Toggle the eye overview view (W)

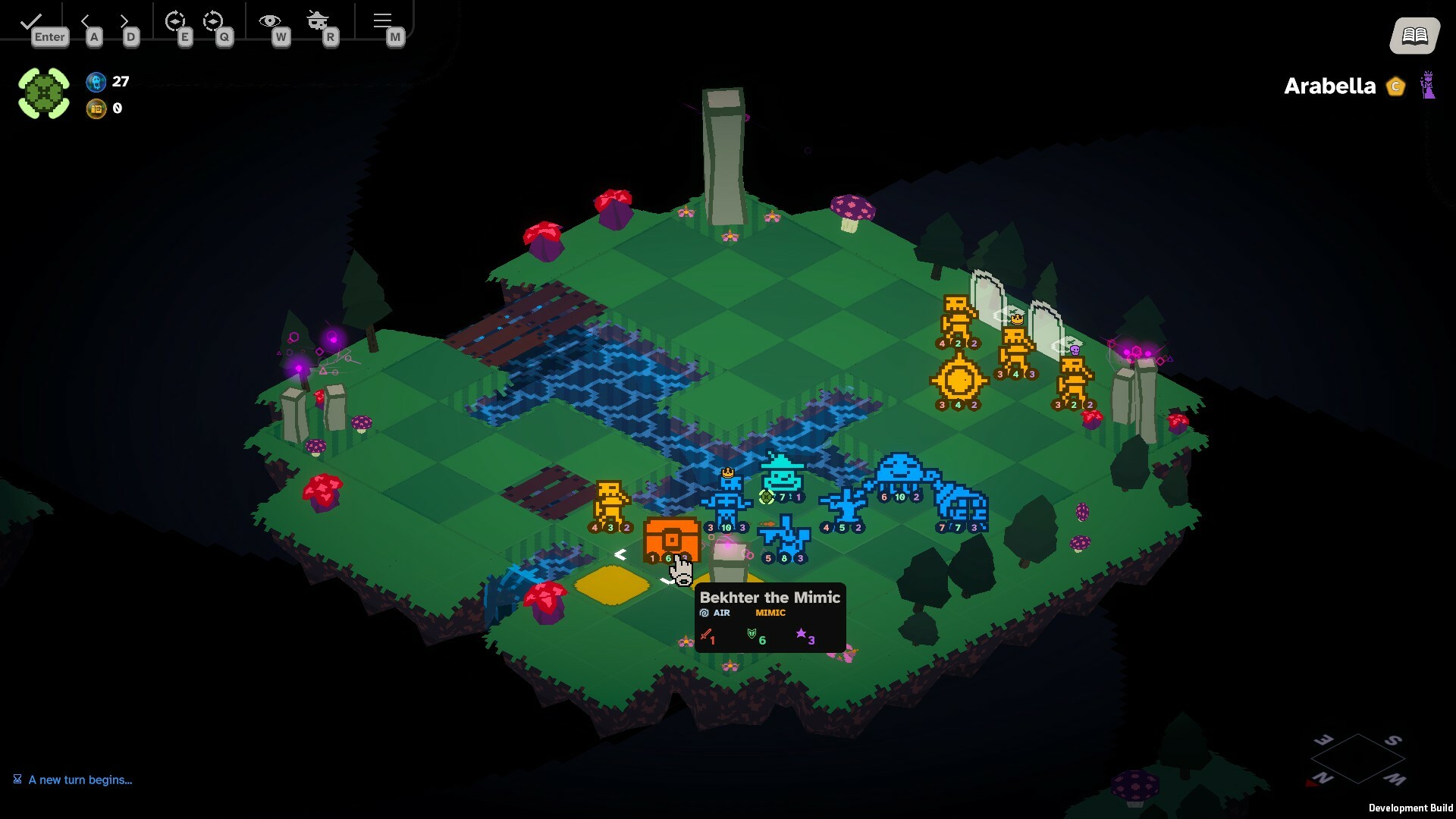pyautogui.click(x=269, y=20)
